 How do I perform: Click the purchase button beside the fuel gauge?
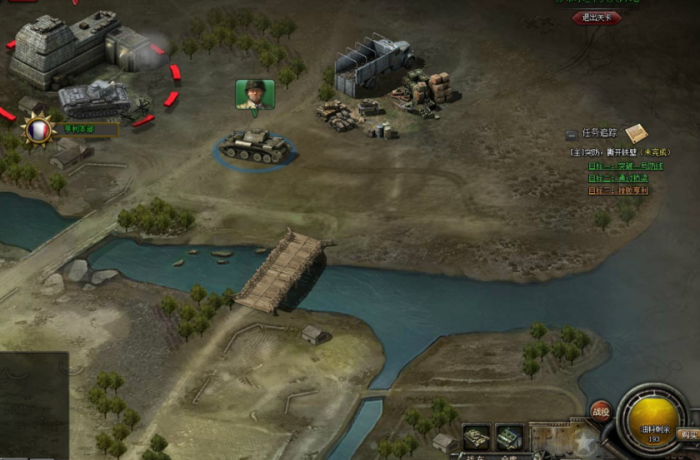tap(688, 434)
